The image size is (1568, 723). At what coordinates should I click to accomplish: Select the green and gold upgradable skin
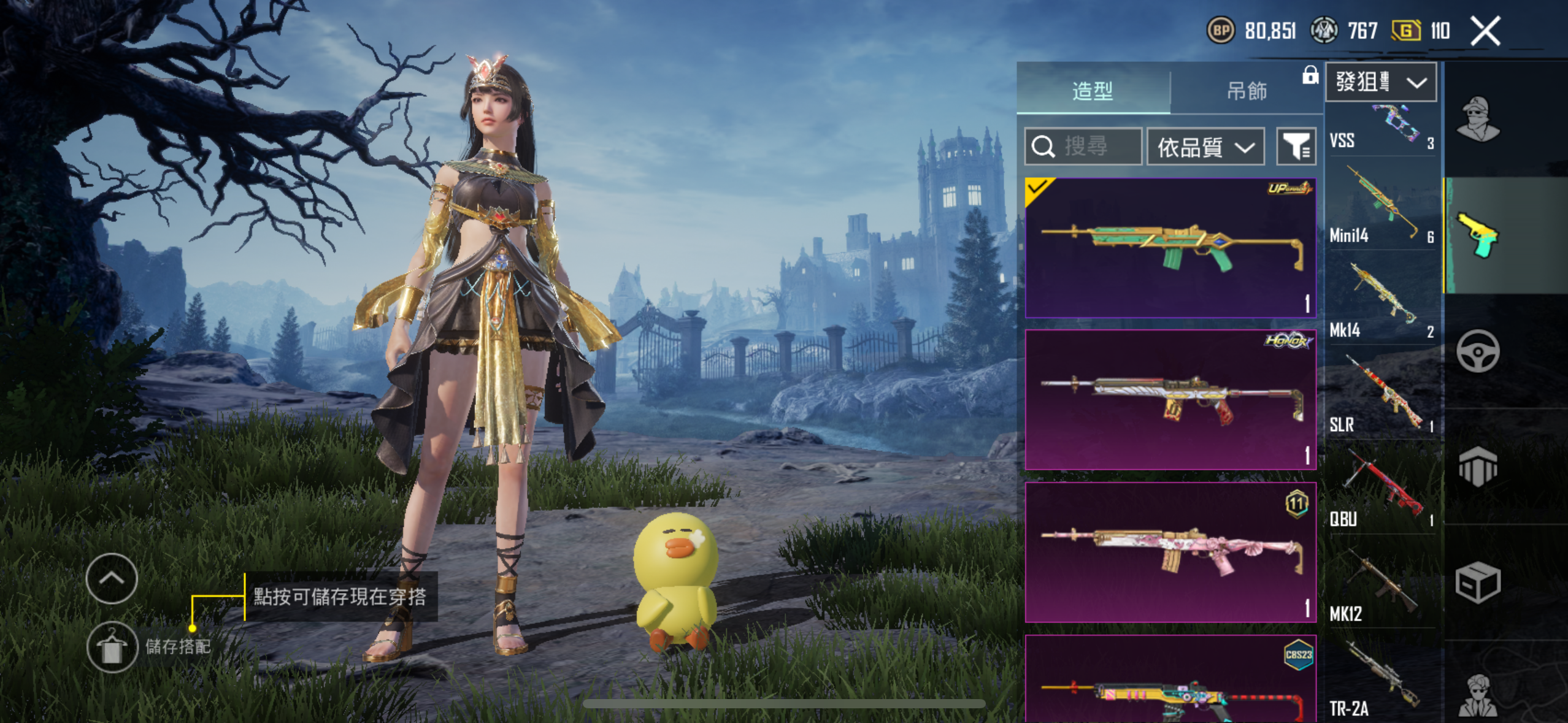click(1170, 248)
